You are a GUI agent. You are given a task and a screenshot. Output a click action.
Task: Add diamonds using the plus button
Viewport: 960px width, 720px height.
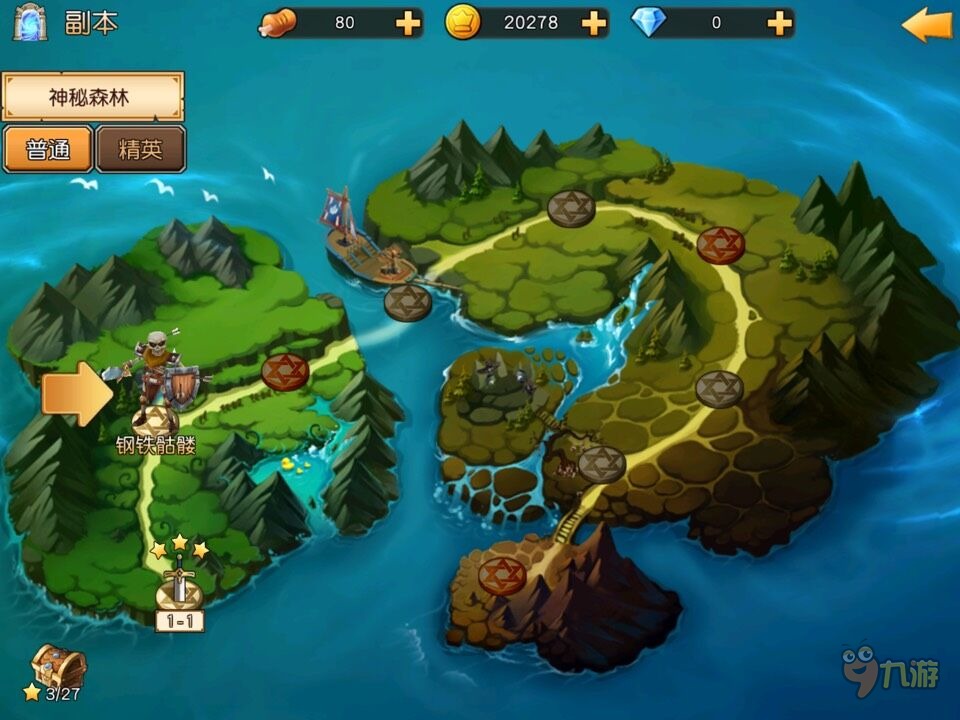click(x=780, y=23)
